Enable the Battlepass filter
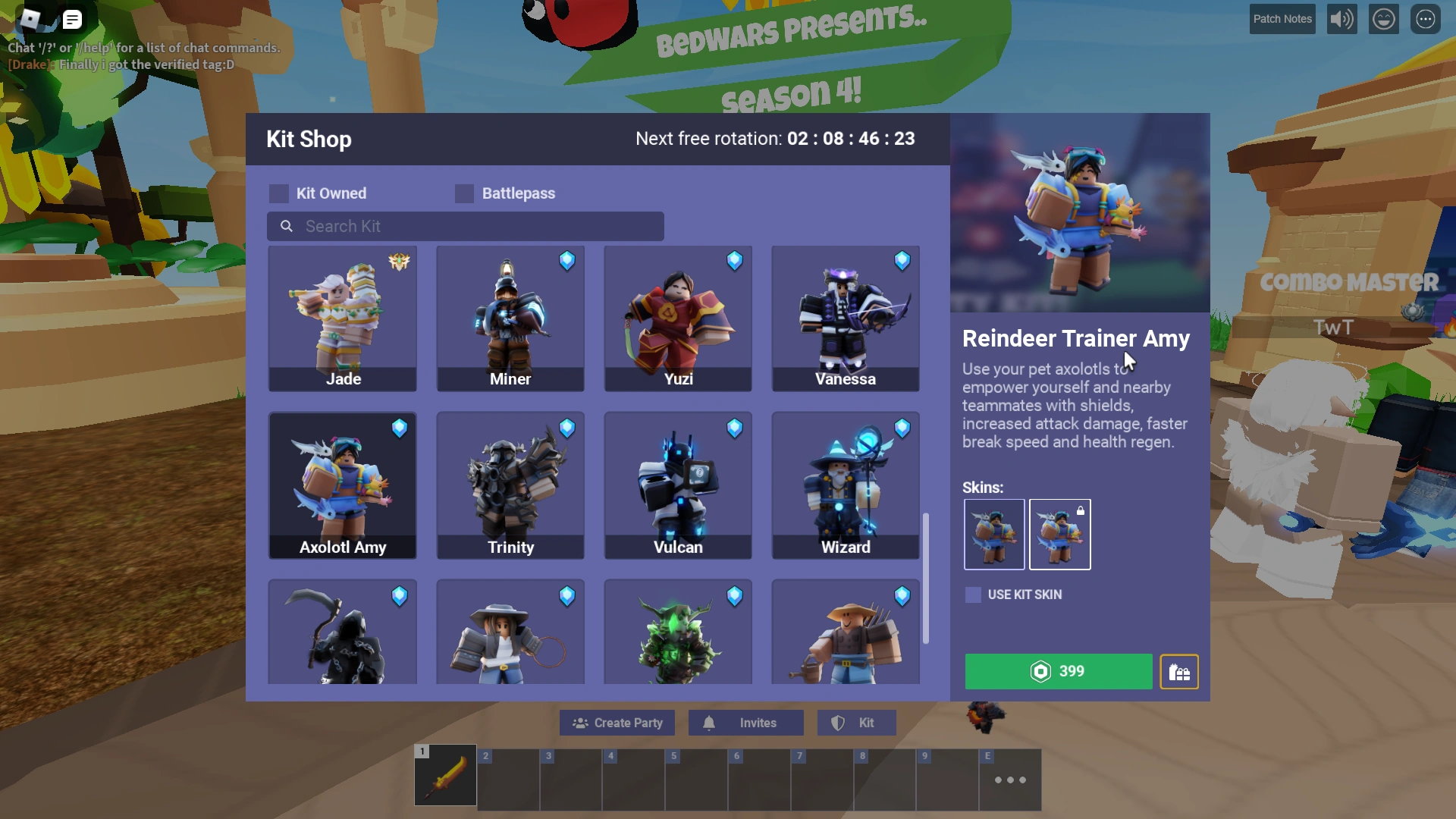The width and height of the screenshot is (1456, 819). [x=463, y=193]
